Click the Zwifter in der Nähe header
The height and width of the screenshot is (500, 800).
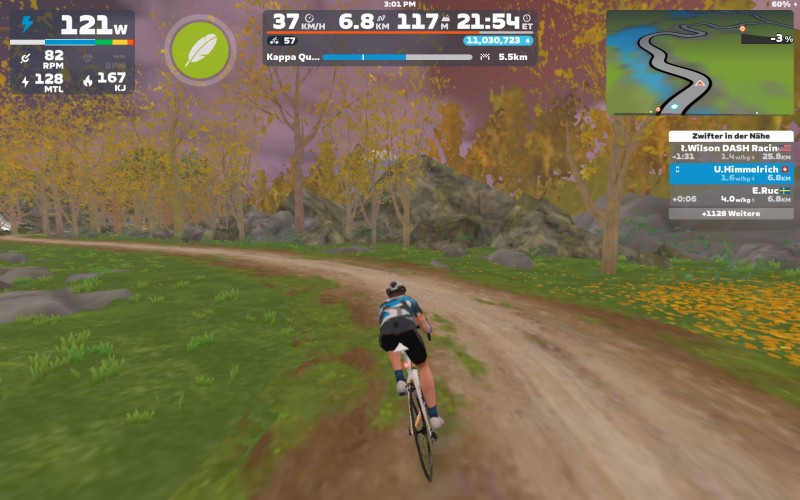coord(730,136)
